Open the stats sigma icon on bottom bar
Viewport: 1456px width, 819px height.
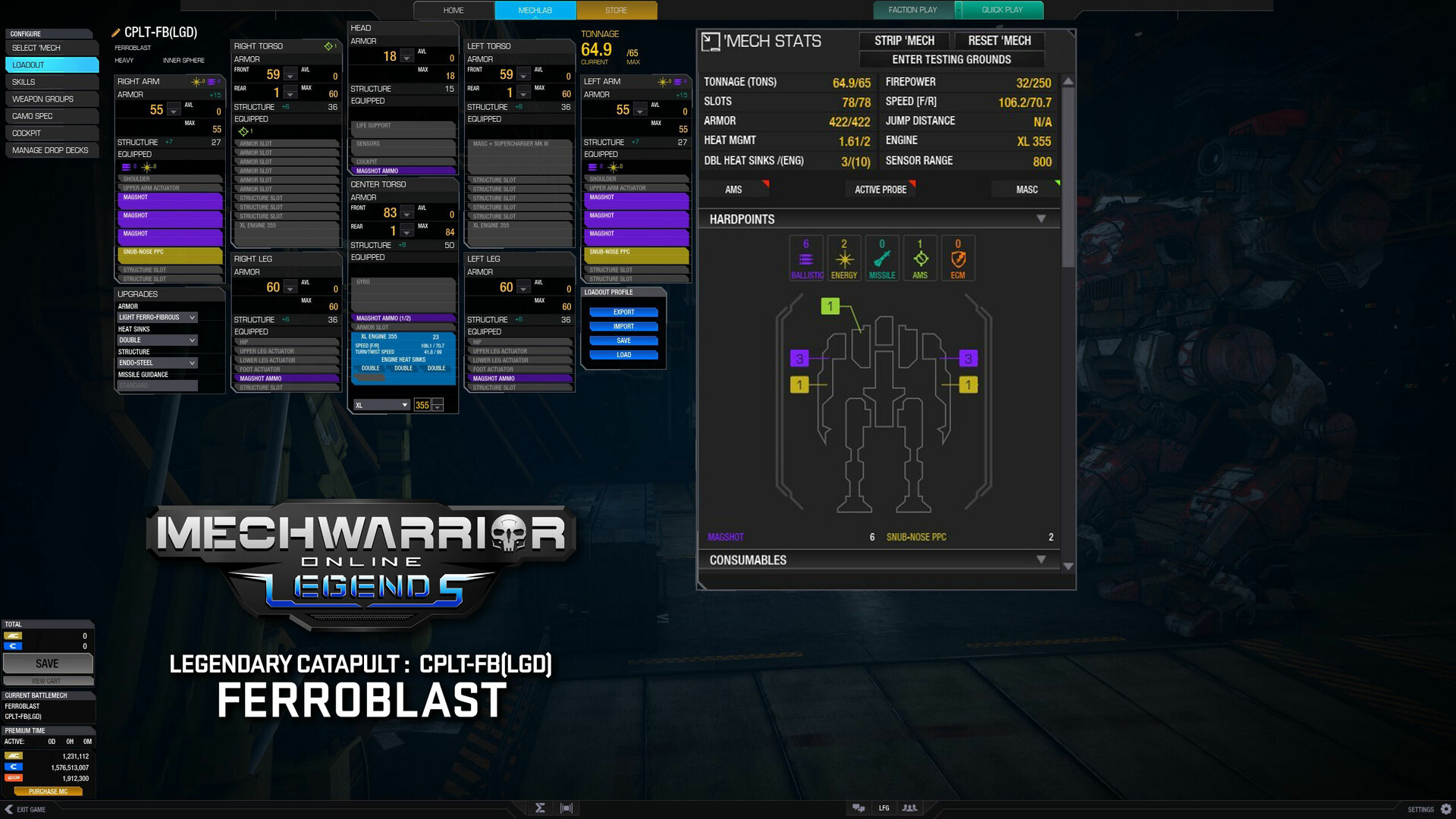tap(540, 808)
